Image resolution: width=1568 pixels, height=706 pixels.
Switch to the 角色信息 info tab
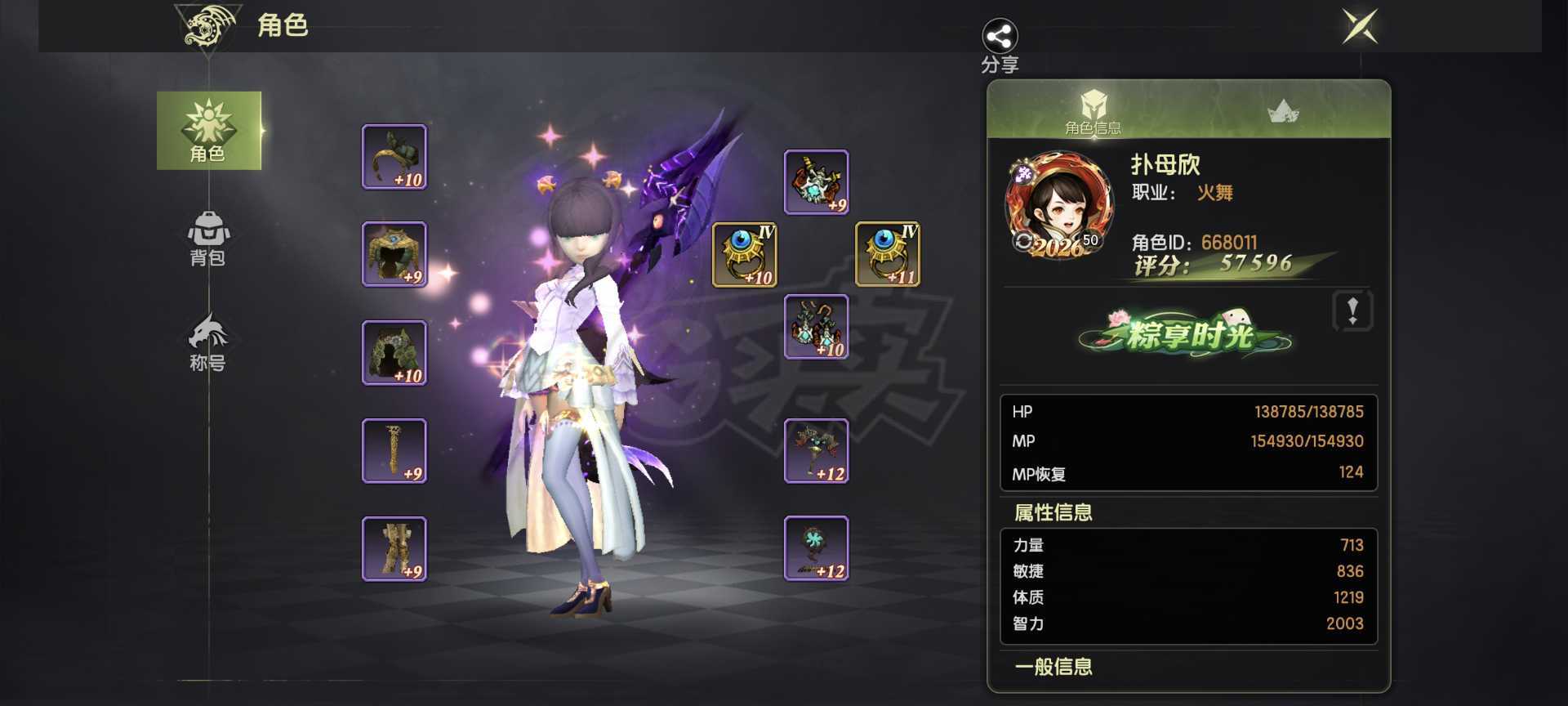pyautogui.click(x=1092, y=111)
